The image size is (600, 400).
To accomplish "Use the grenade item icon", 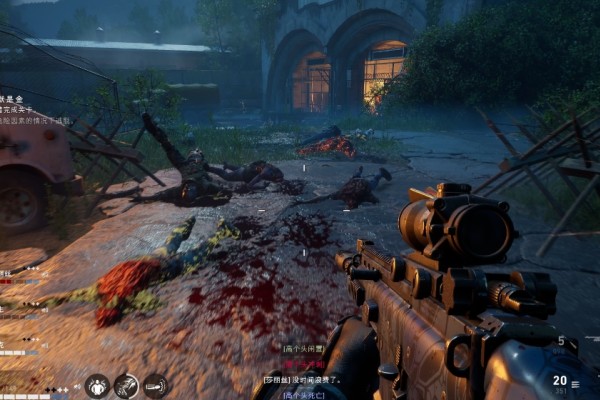I will pyautogui.click(x=156, y=385).
